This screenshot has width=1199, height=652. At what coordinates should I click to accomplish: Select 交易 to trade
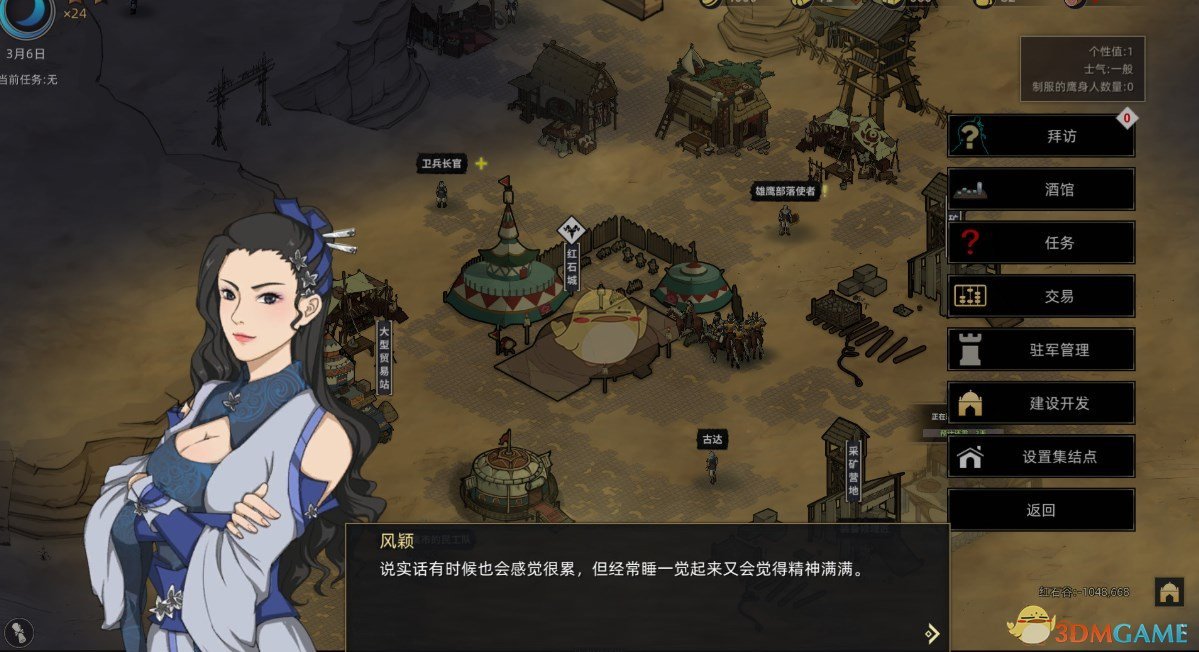[1040, 296]
